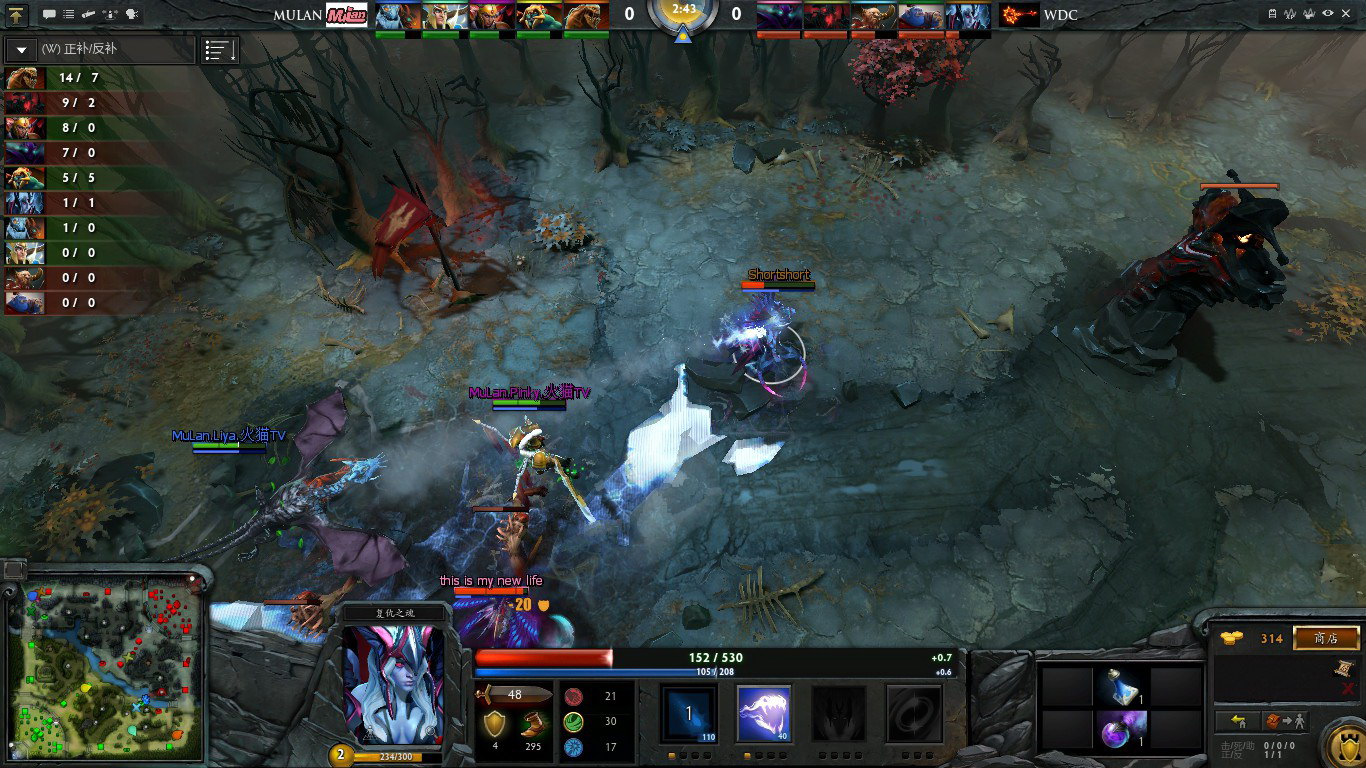Select WDC's Ogre Magi portrait in top bar
The height and width of the screenshot is (768, 1366).
pyautogui.click(x=921, y=16)
